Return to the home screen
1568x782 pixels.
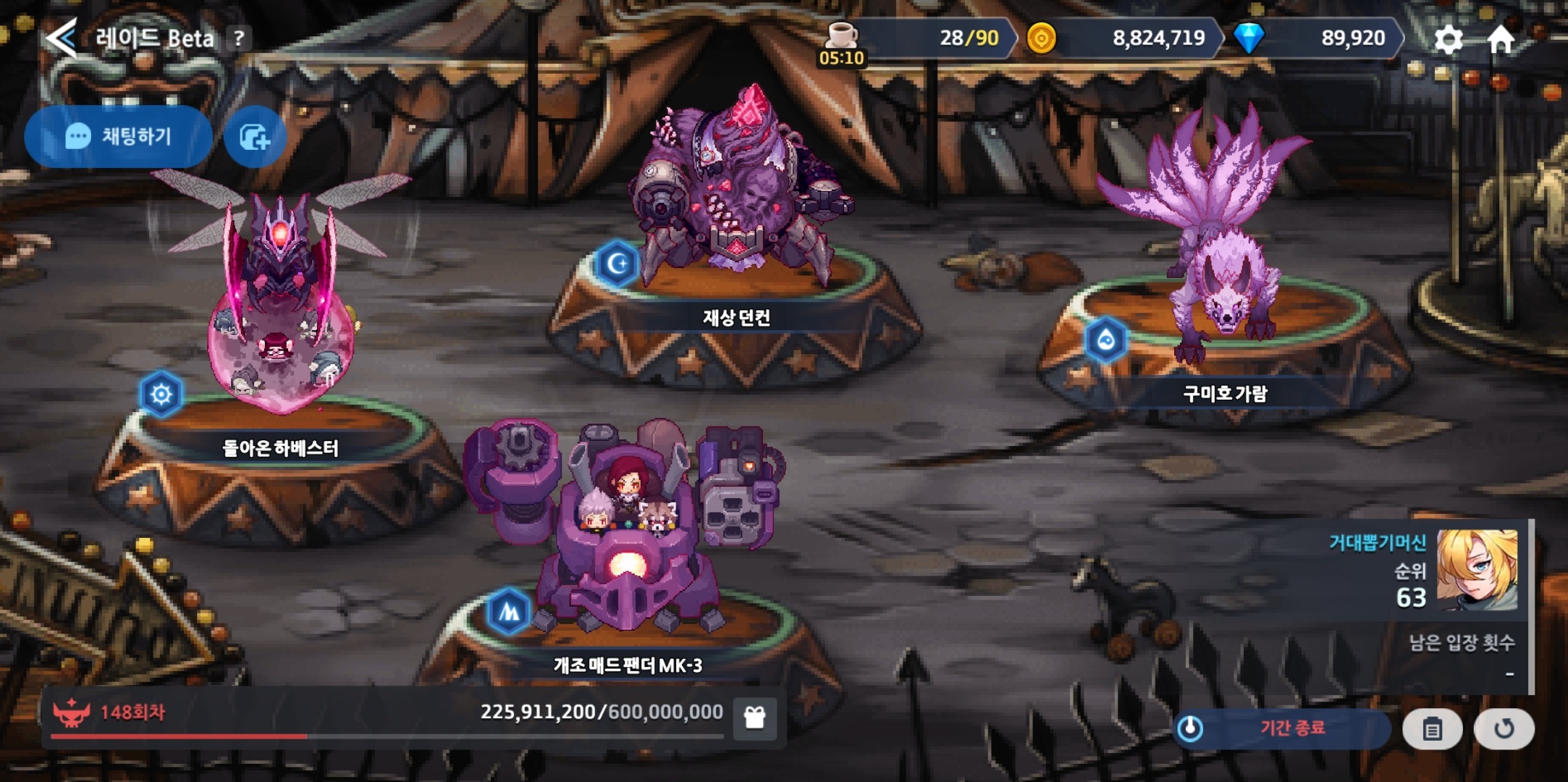tap(1501, 39)
